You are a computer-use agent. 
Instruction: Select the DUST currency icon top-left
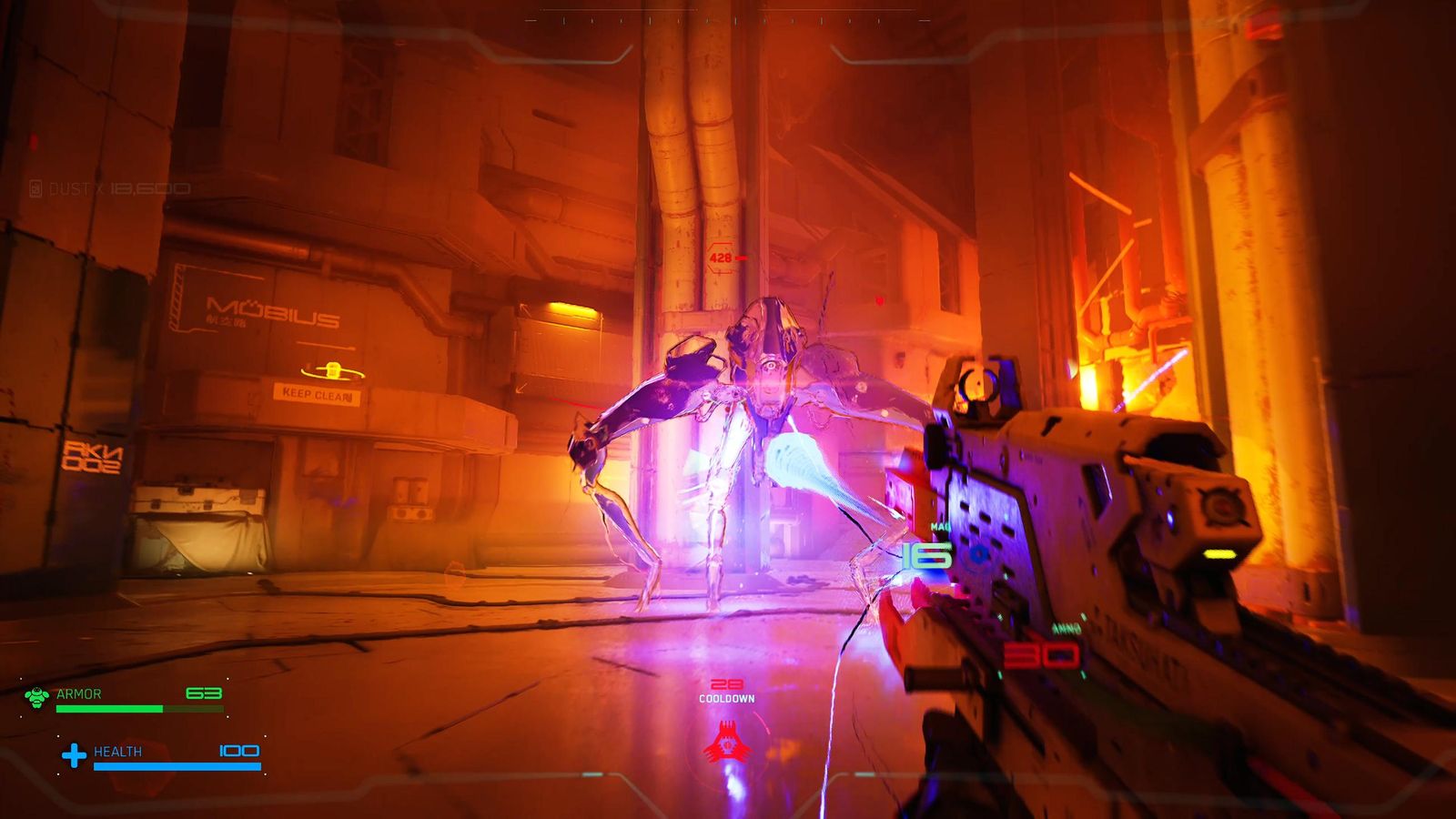(36, 189)
